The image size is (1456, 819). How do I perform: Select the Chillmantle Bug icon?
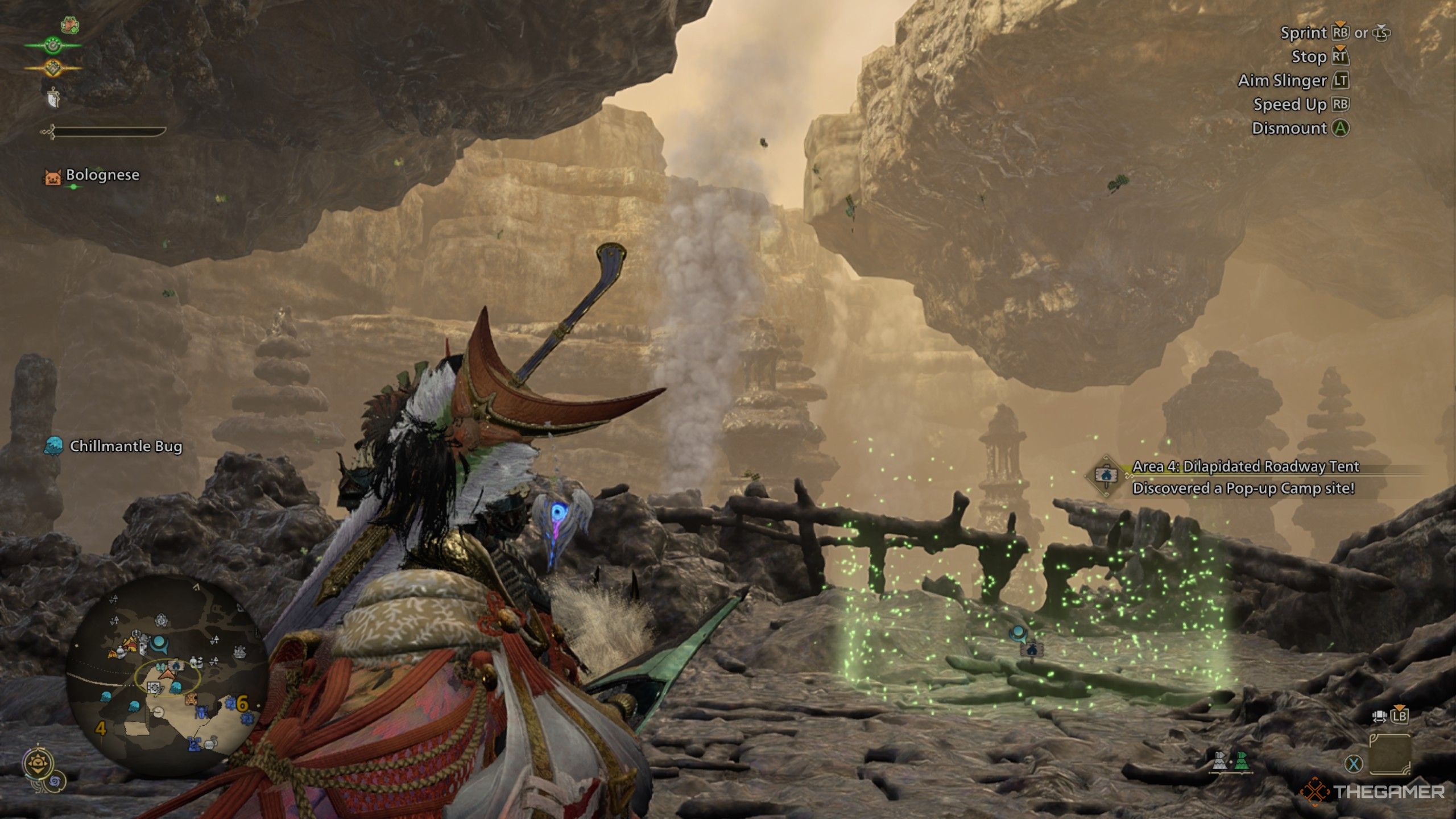pyautogui.click(x=54, y=446)
